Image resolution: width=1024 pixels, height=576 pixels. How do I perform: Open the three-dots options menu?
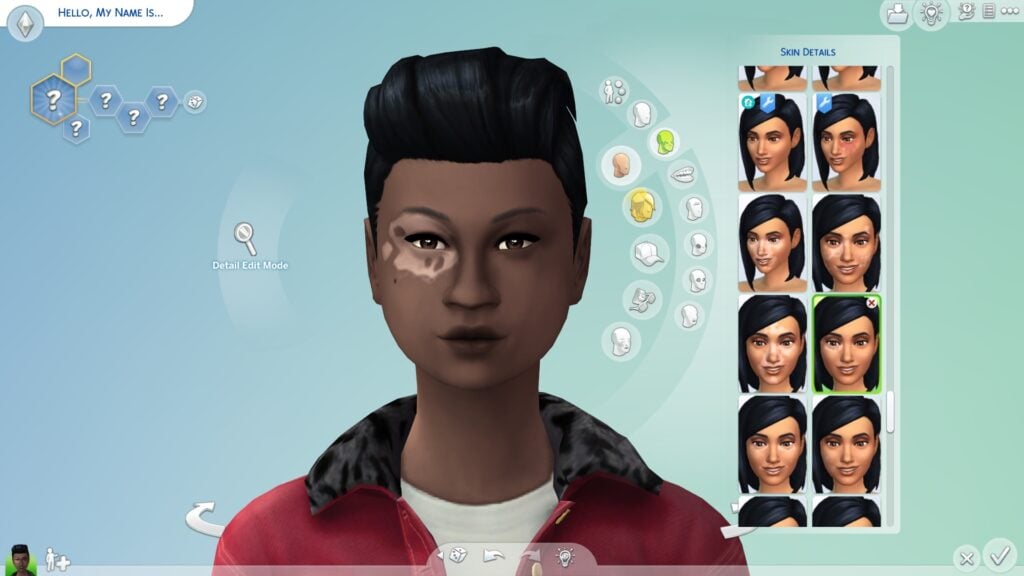pyautogui.click(x=1009, y=11)
